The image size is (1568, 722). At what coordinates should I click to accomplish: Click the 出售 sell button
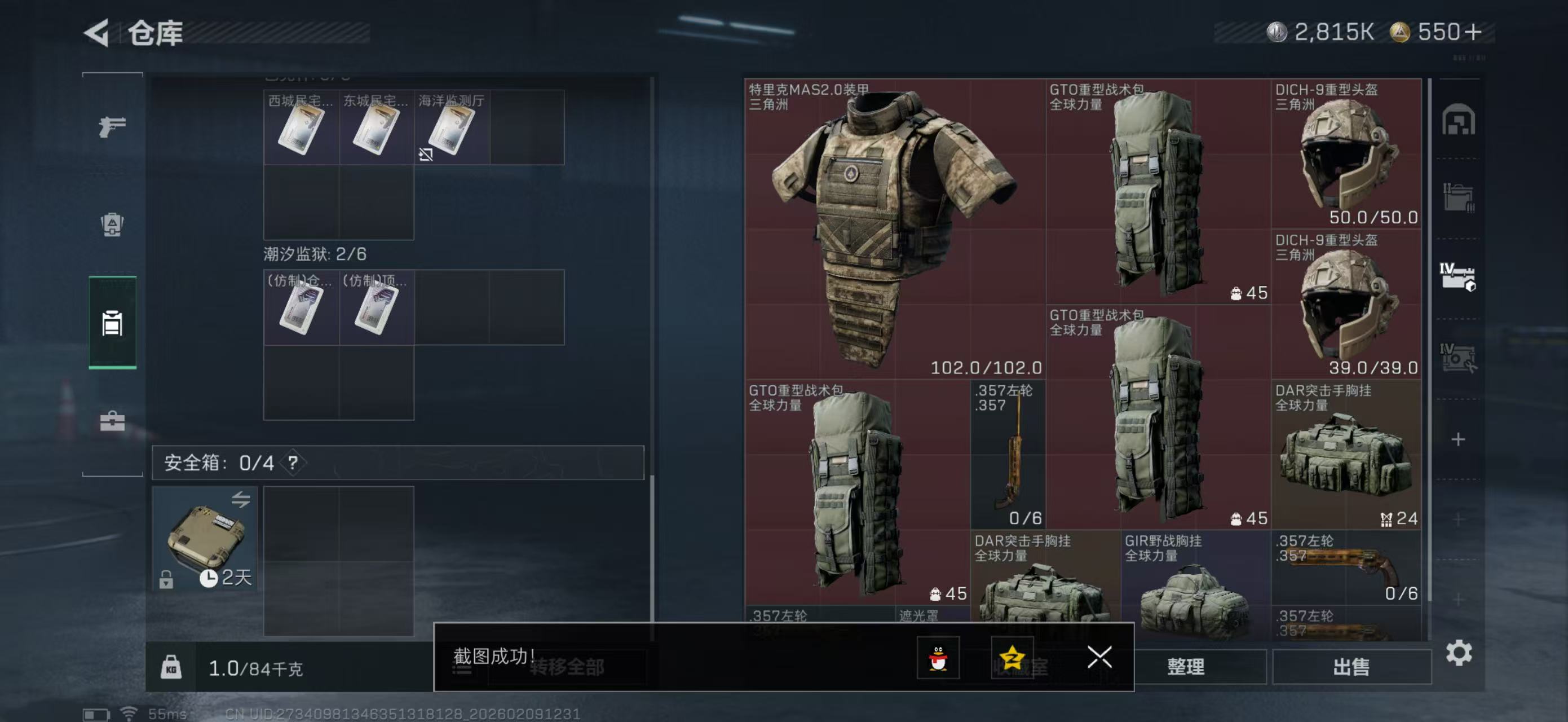(x=1352, y=667)
